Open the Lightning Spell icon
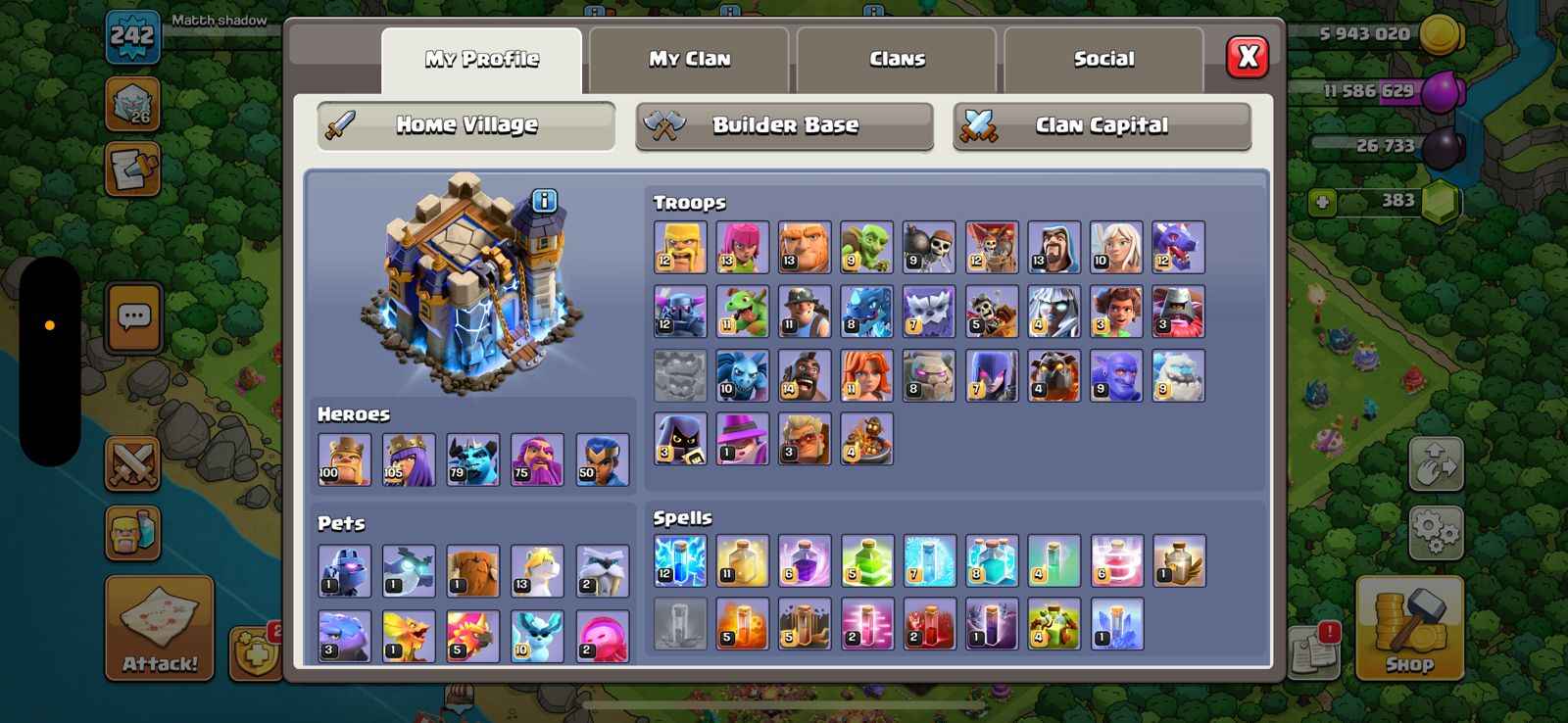The image size is (1568, 723). pyautogui.click(x=680, y=560)
